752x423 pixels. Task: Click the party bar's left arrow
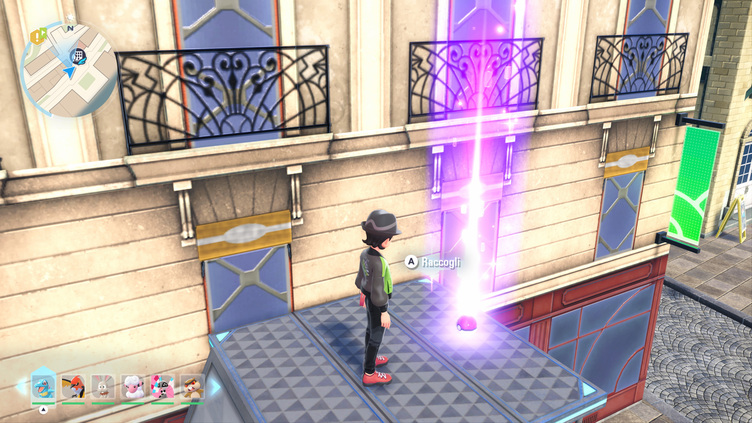[20, 386]
